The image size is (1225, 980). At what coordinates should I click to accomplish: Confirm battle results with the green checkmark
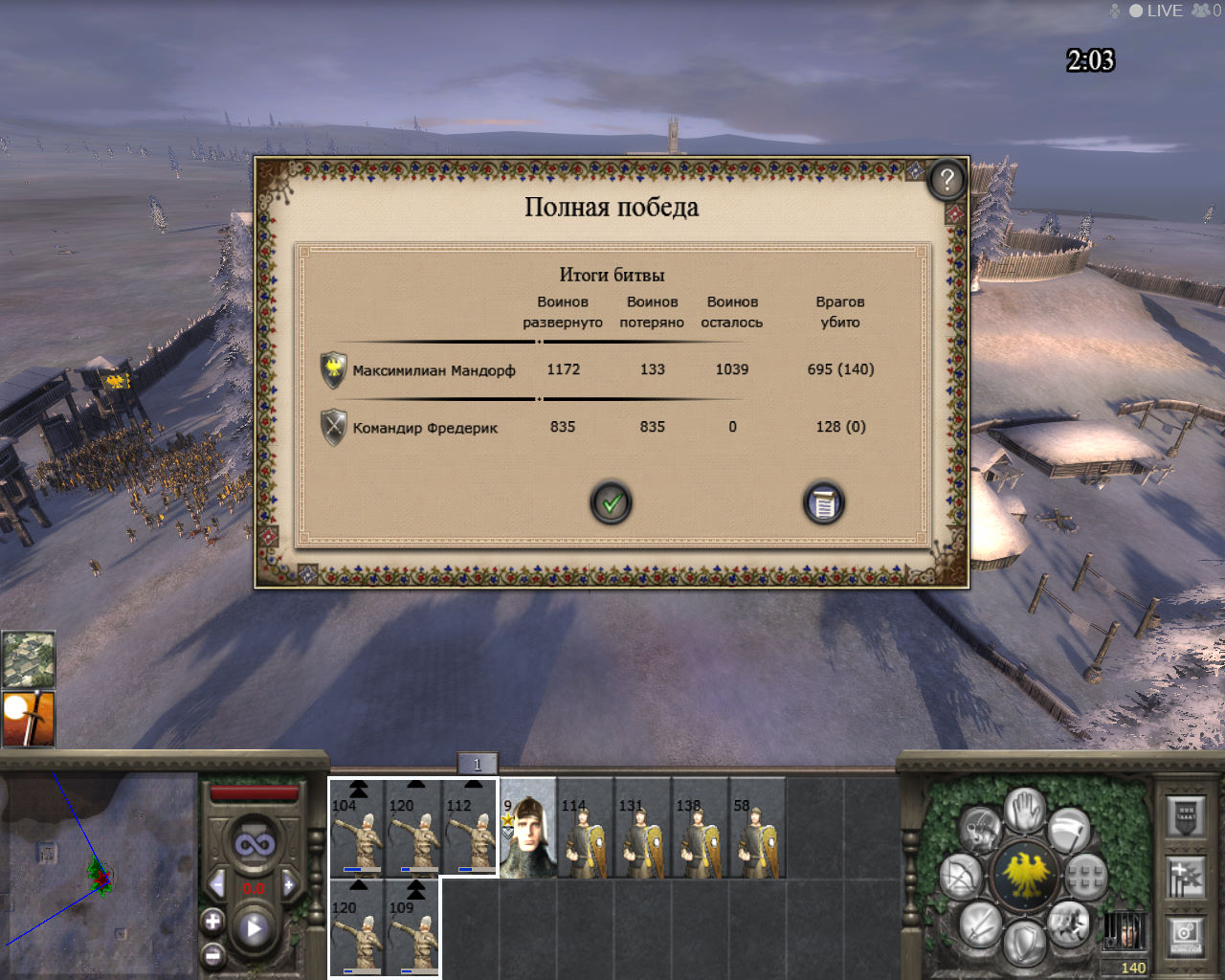[x=611, y=502]
